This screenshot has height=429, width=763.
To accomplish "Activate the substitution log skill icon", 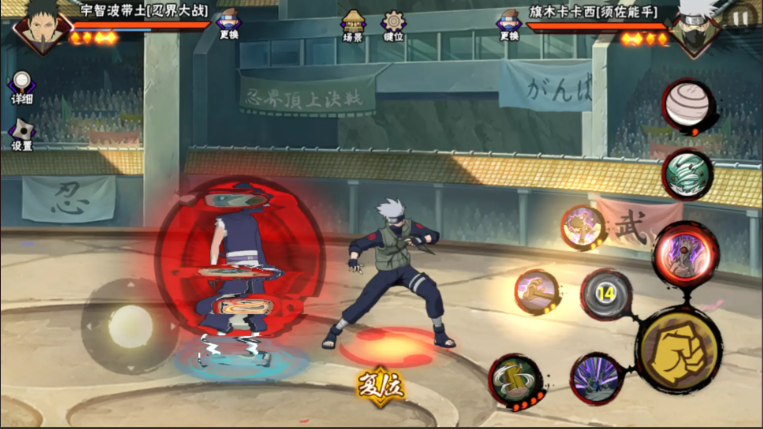I will point(516,382).
